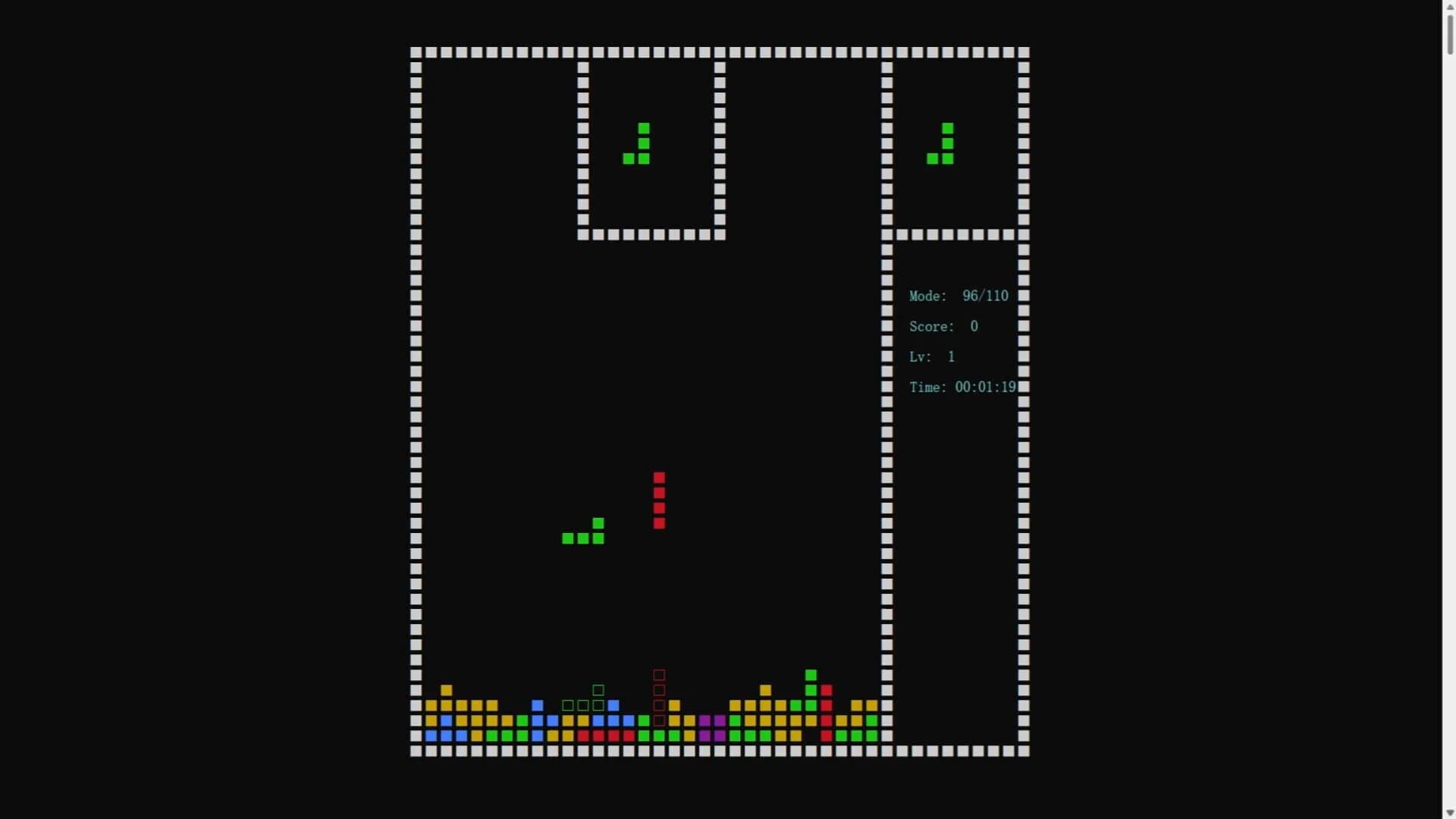This screenshot has width=1456, height=819.
Task: Select the Time: 00:01:19 display
Action: pos(963,387)
